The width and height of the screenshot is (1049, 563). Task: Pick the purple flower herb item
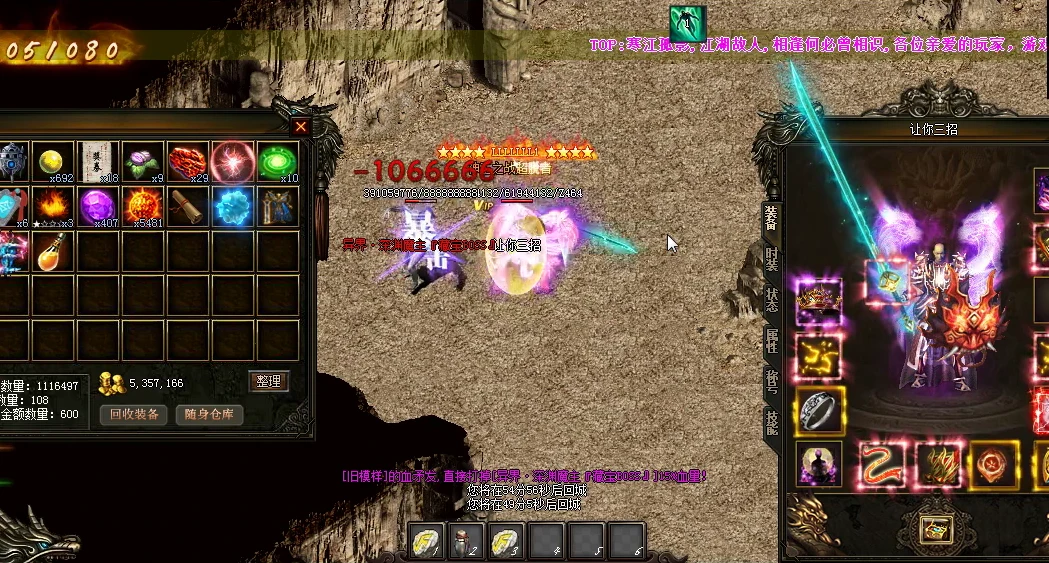coord(143,162)
